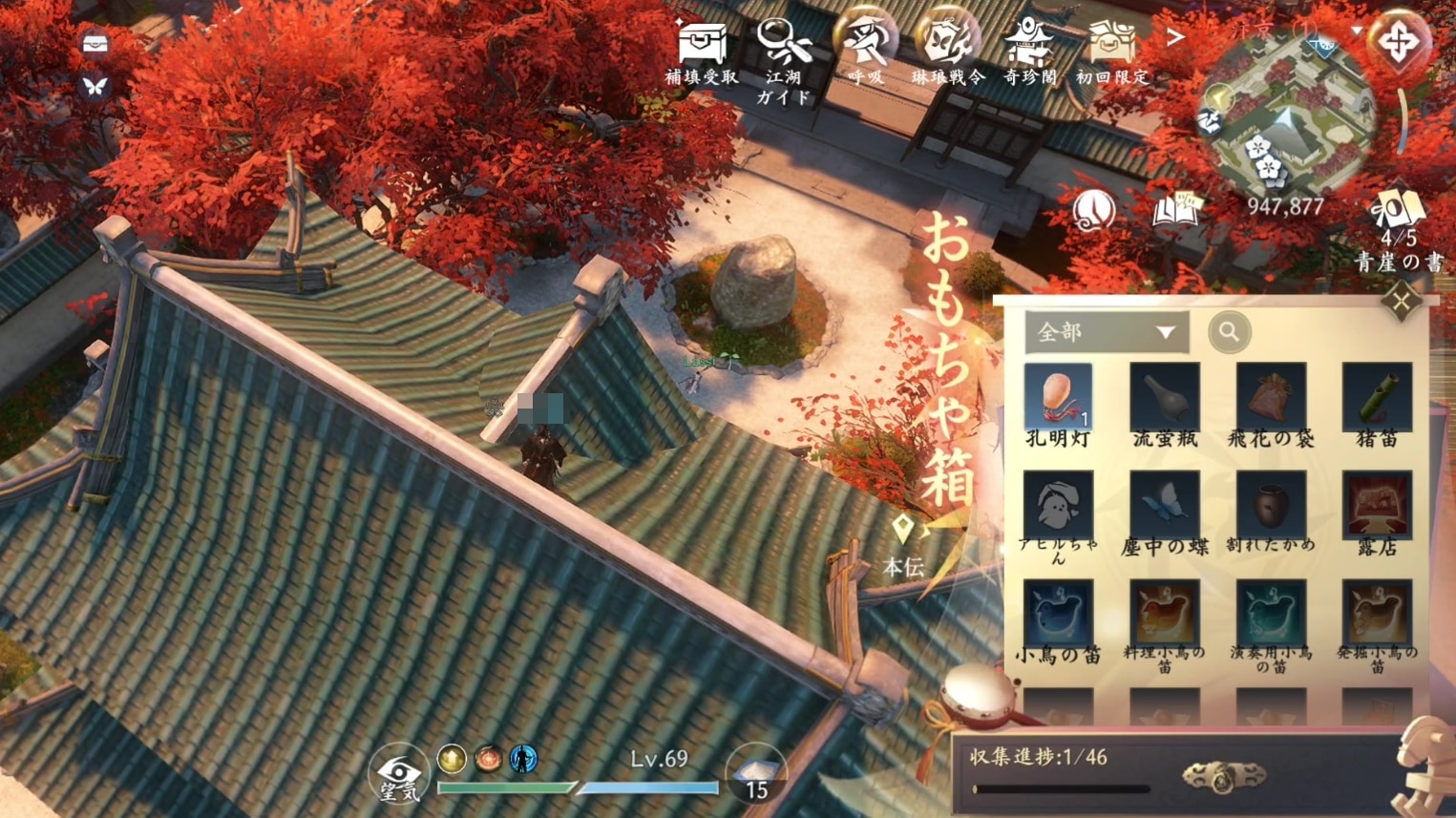Expand the top menu arrow
The width and height of the screenshot is (1456, 818).
point(1175,38)
